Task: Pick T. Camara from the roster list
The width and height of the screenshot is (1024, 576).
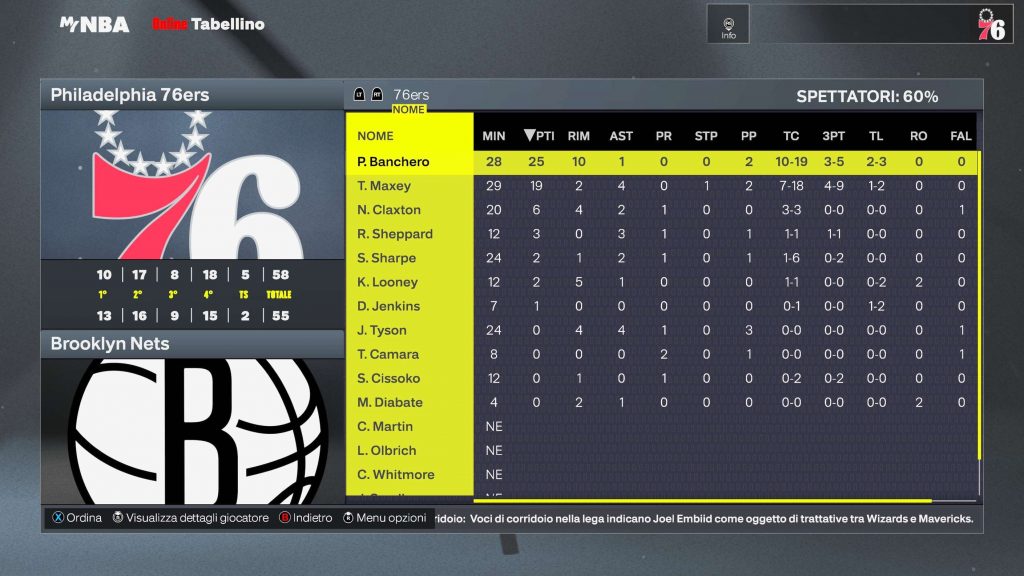Action: (x=388, y=354)
